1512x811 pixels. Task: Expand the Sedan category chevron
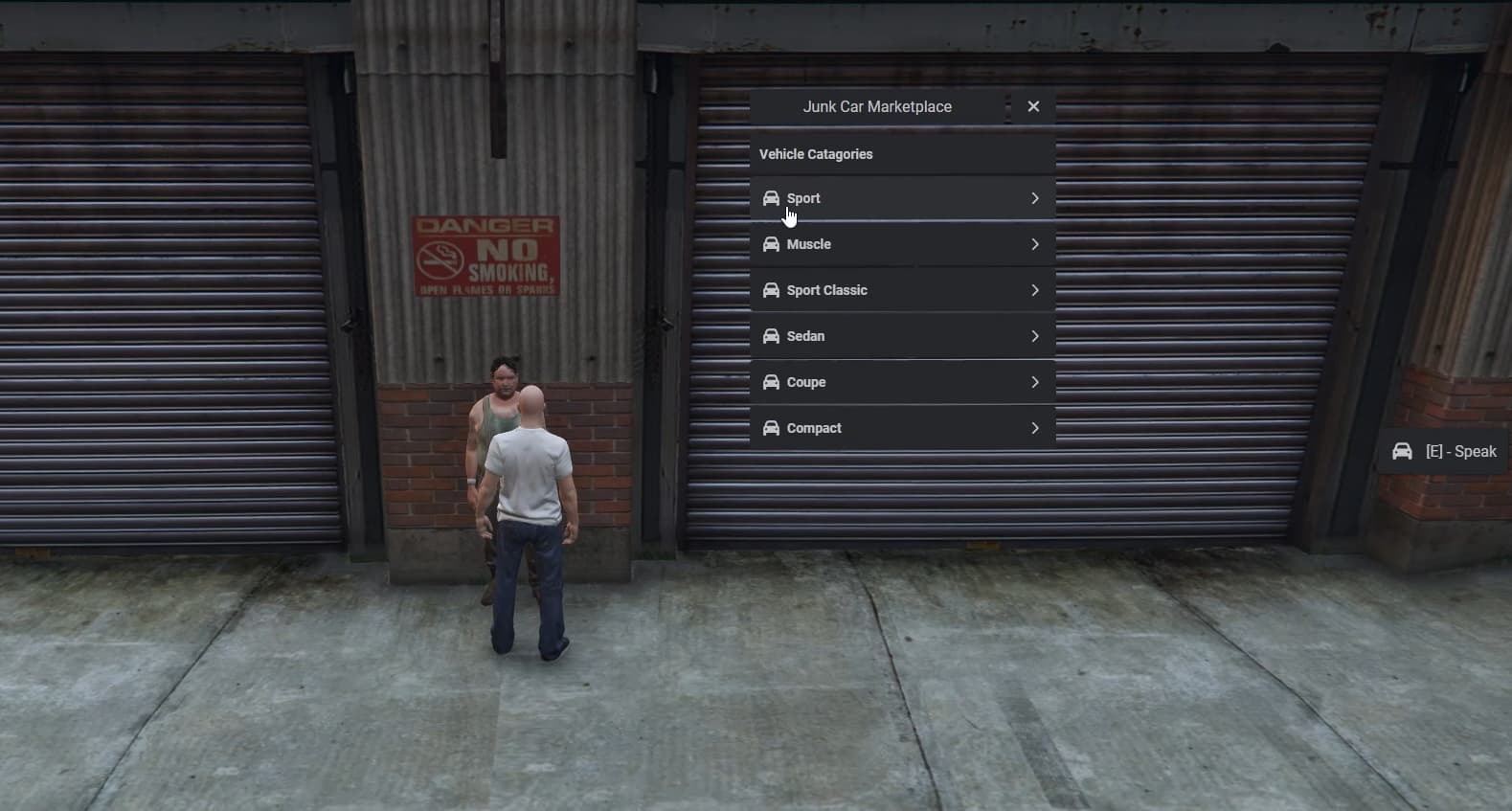[x=1036, y=336]
